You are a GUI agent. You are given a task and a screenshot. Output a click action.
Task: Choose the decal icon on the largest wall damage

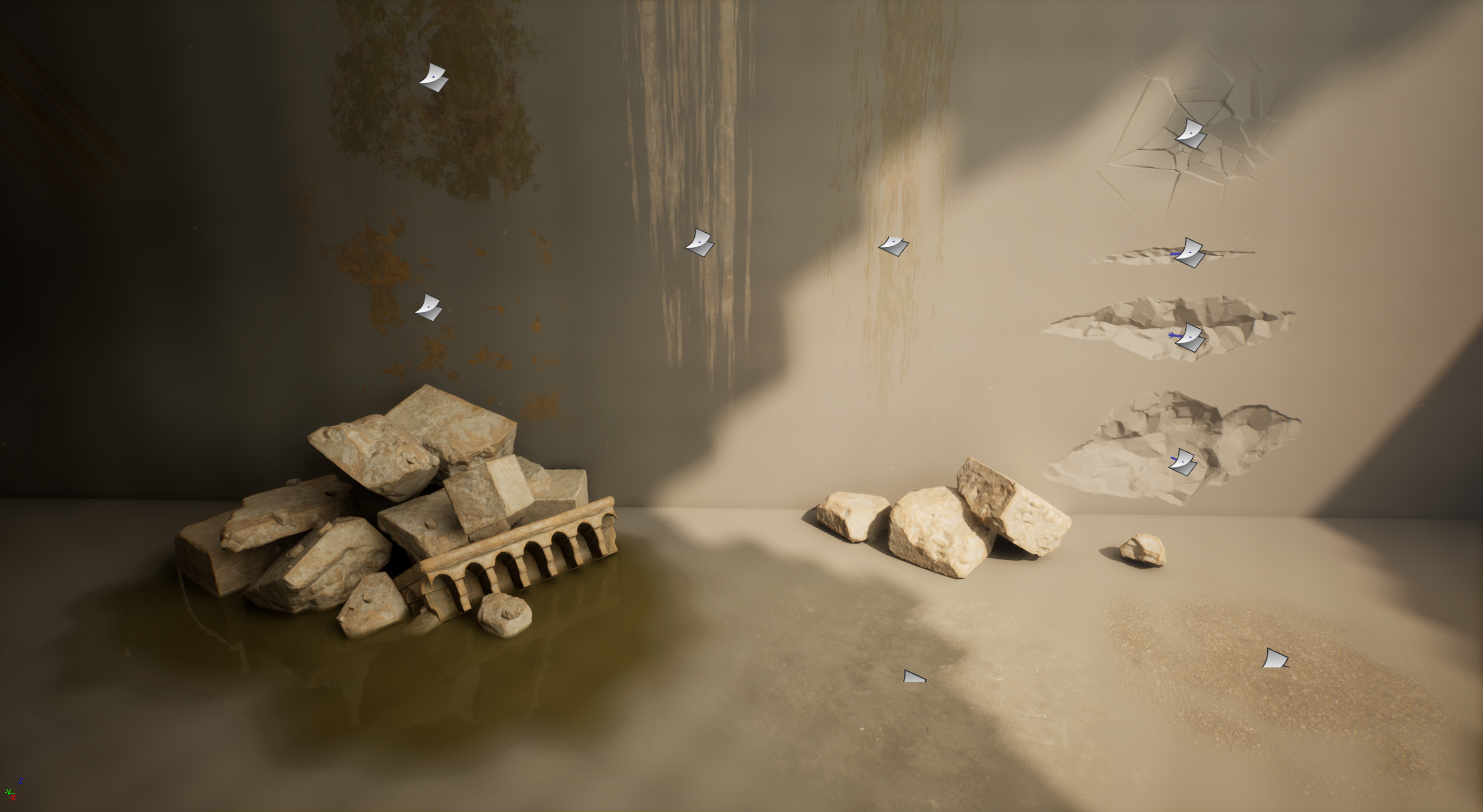tap(1182, 462)
